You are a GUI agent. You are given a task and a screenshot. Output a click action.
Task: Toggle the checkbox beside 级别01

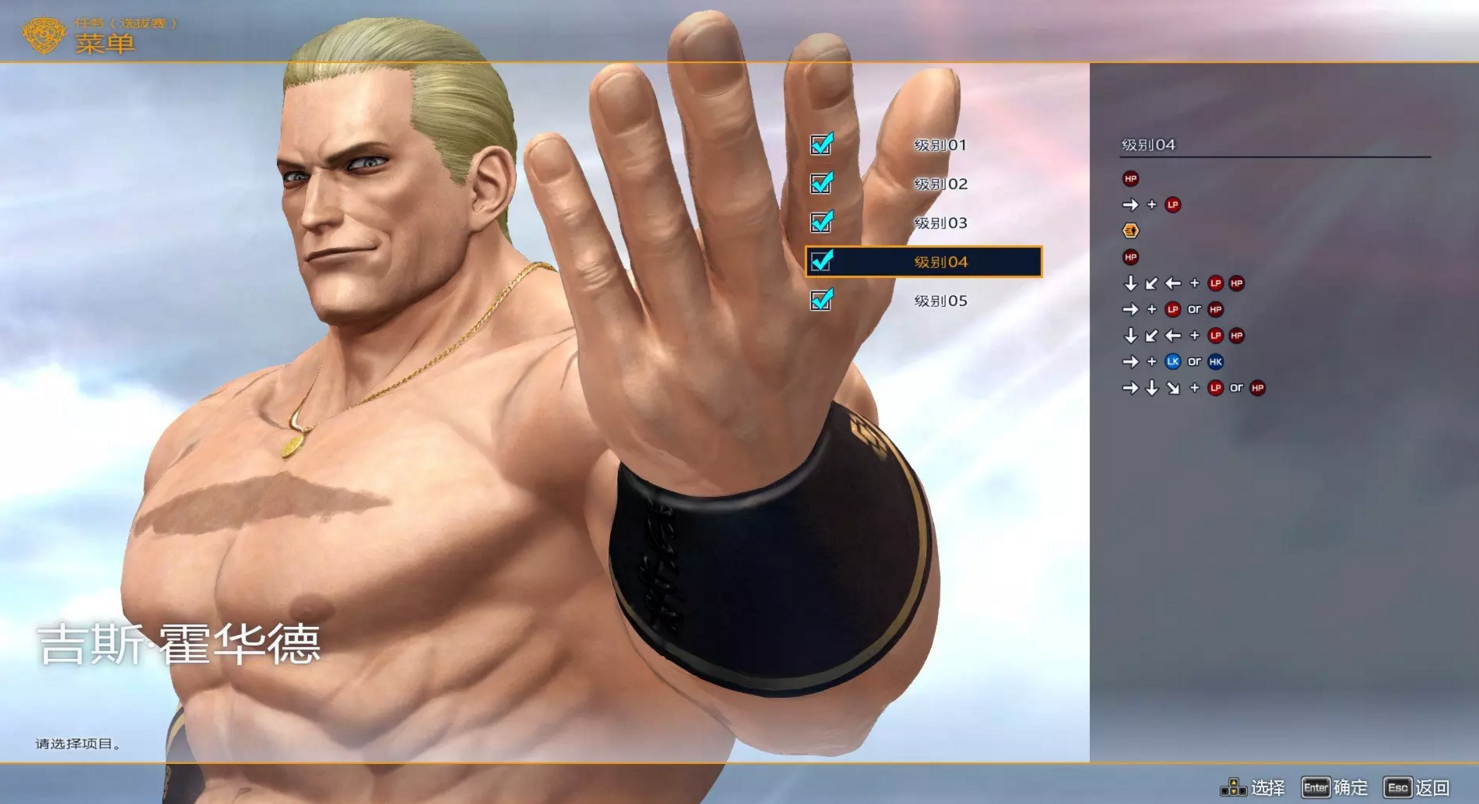822,145
